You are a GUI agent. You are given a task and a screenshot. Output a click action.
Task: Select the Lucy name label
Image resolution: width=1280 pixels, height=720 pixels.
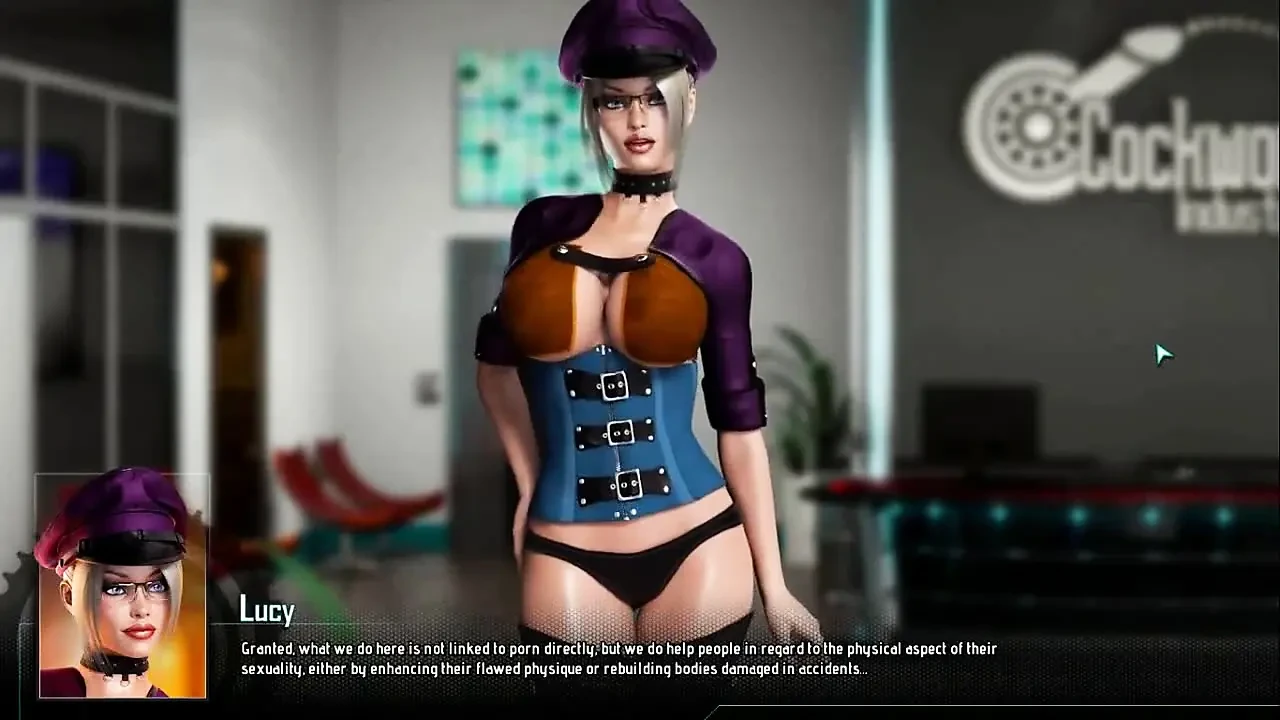pos(266,610)
